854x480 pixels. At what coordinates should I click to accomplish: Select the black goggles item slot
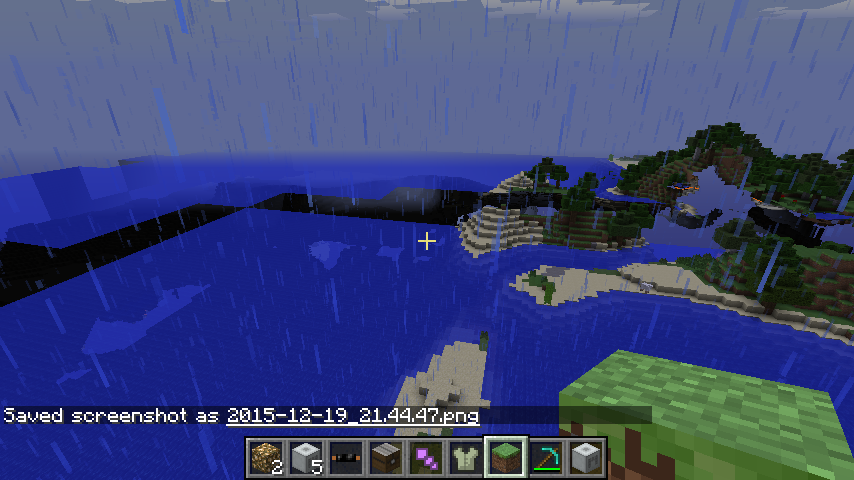pyautogui.click(x=345, y=457)
